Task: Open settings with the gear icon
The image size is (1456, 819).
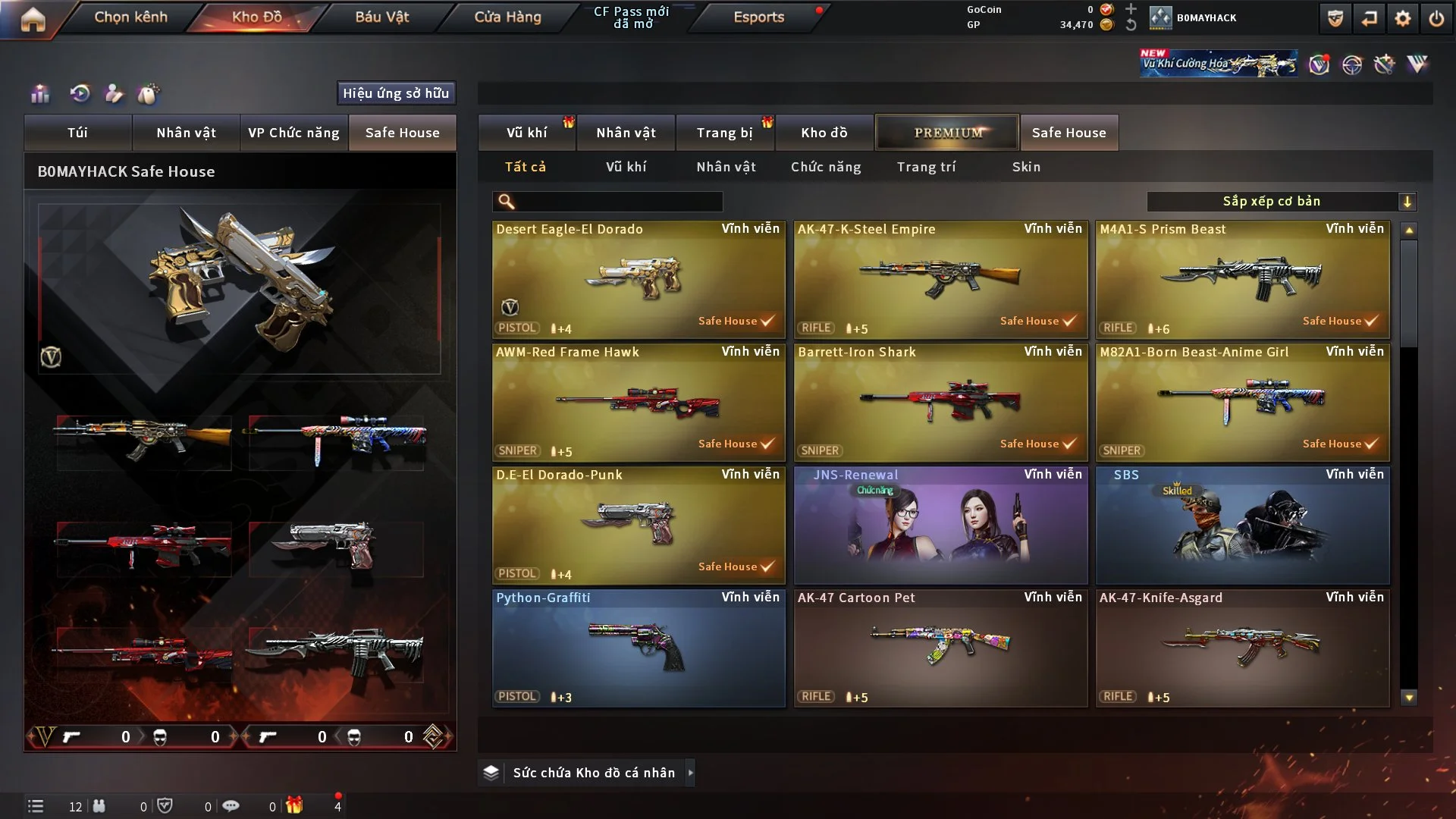Action: tap(1402, 18)
